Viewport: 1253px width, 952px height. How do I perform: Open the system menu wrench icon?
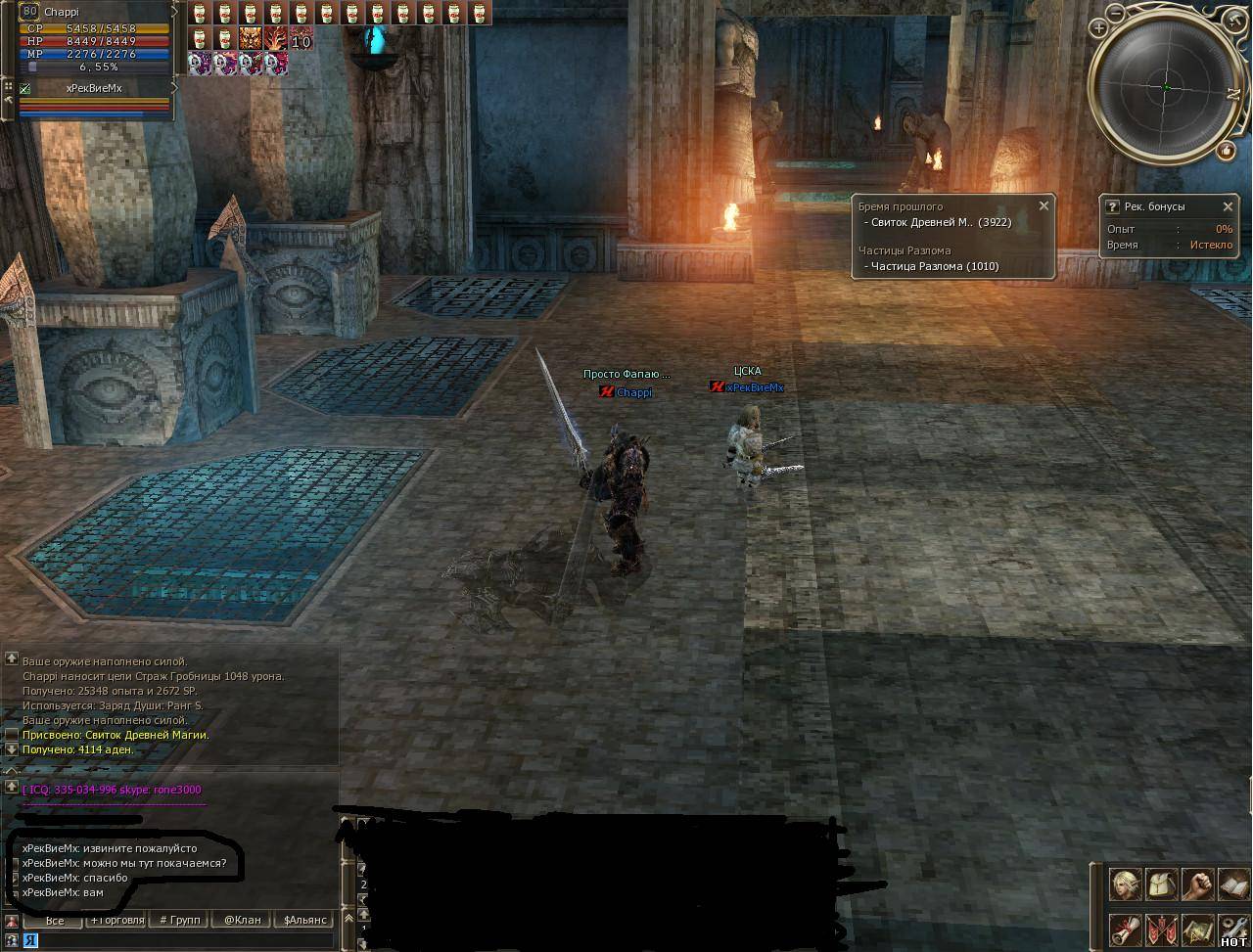tap(1232, 929)
